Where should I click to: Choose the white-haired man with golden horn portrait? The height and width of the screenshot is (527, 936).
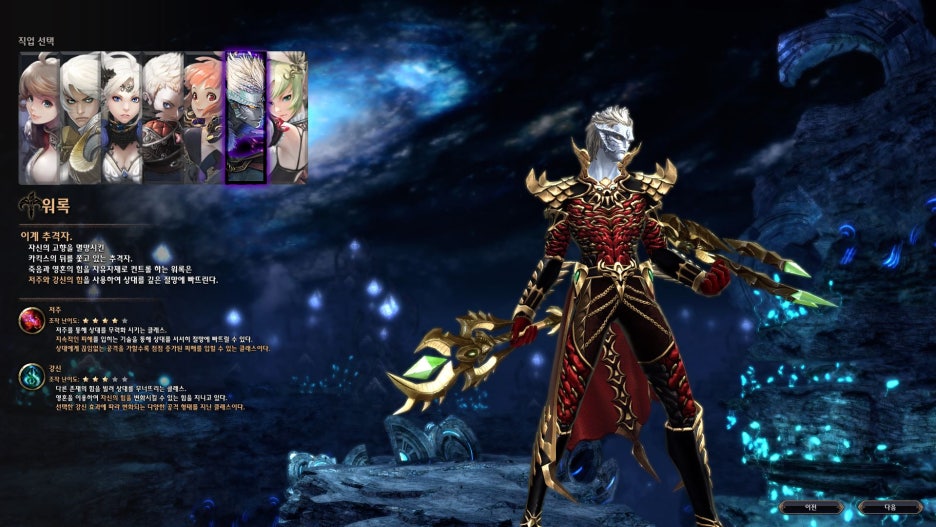[x=80, y=118]
